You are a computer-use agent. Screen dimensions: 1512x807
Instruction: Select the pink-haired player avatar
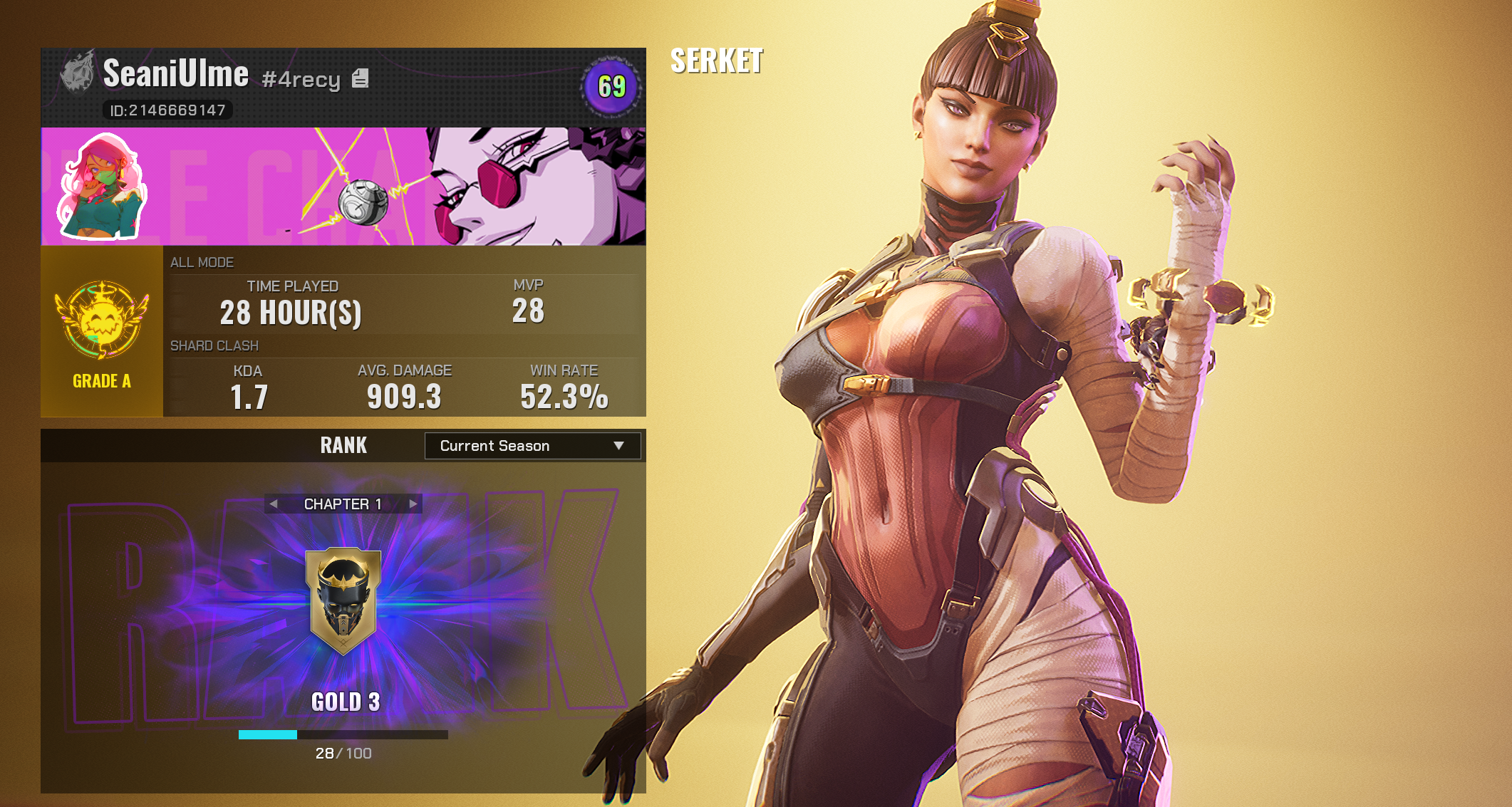click(x=102, y=187)
